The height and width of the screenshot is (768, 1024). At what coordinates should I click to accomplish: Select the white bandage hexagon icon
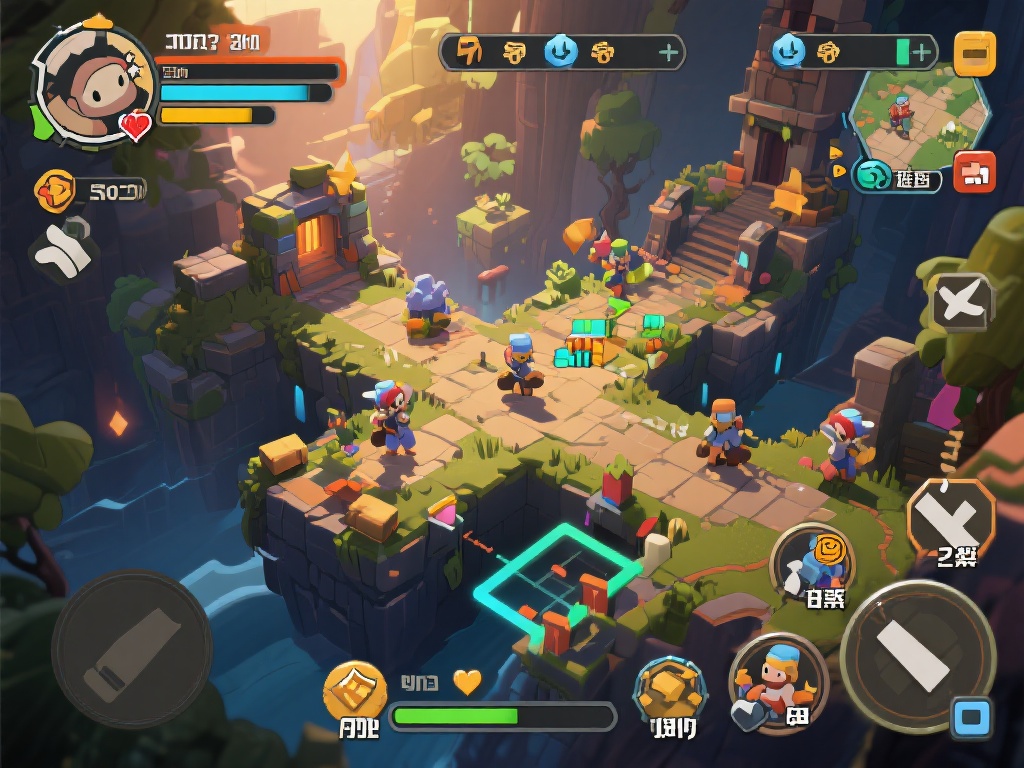(x=62, y=249)
